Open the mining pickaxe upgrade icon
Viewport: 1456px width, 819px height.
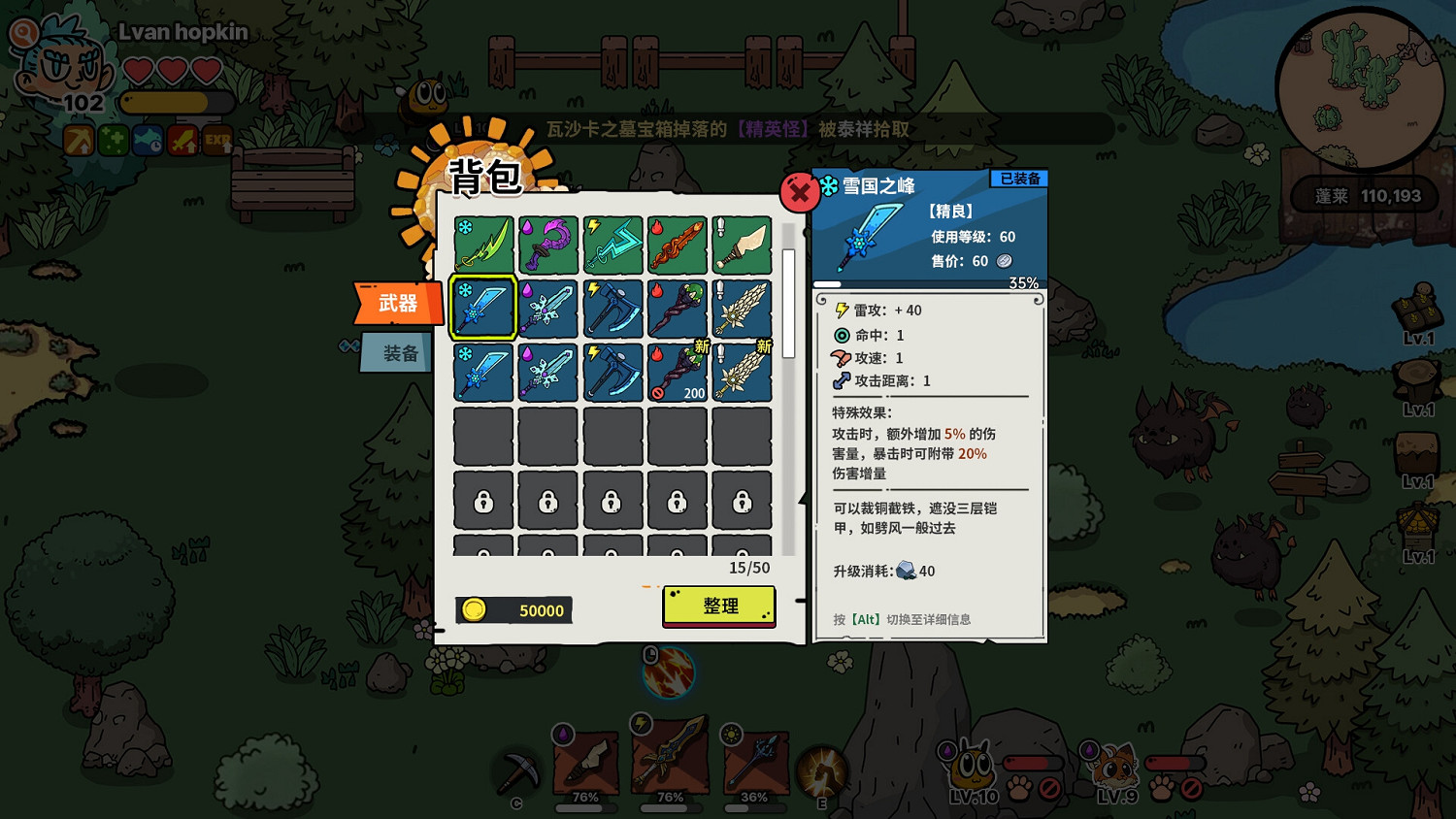tap(78, 140)
